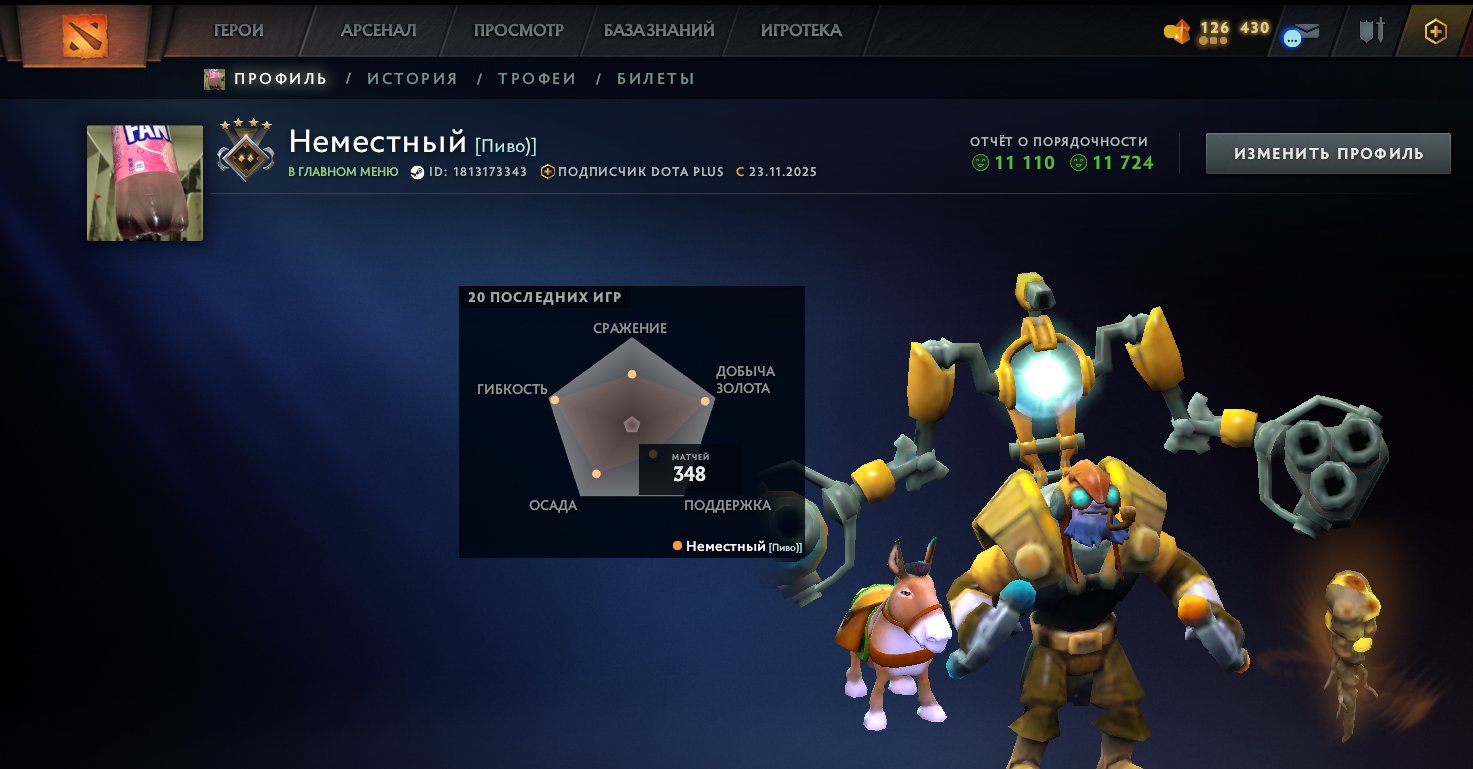Click the ПОДПИСЧИК DOTA PLUS badge icon
This screenshot has width=1473, height=769.
coord(547,171)
